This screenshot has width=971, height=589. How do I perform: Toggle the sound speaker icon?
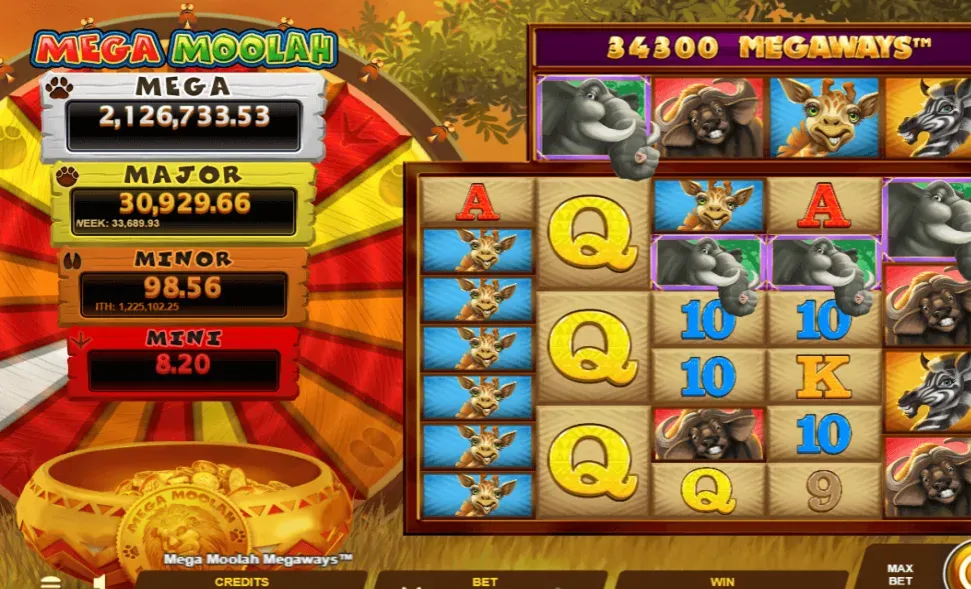(x=100, y=581)
